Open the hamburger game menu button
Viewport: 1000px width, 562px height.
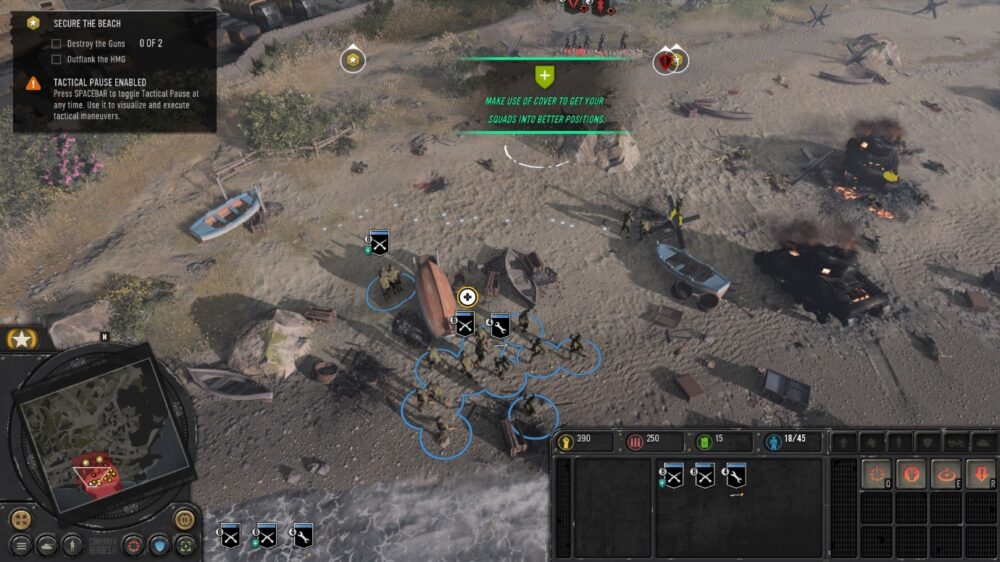(x=21, y=545)
